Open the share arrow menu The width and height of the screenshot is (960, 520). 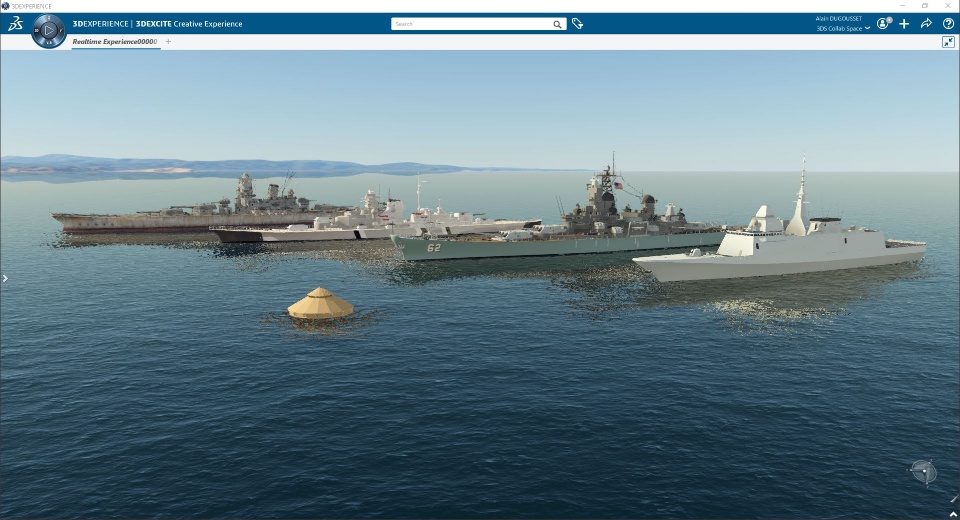[926, 23]
